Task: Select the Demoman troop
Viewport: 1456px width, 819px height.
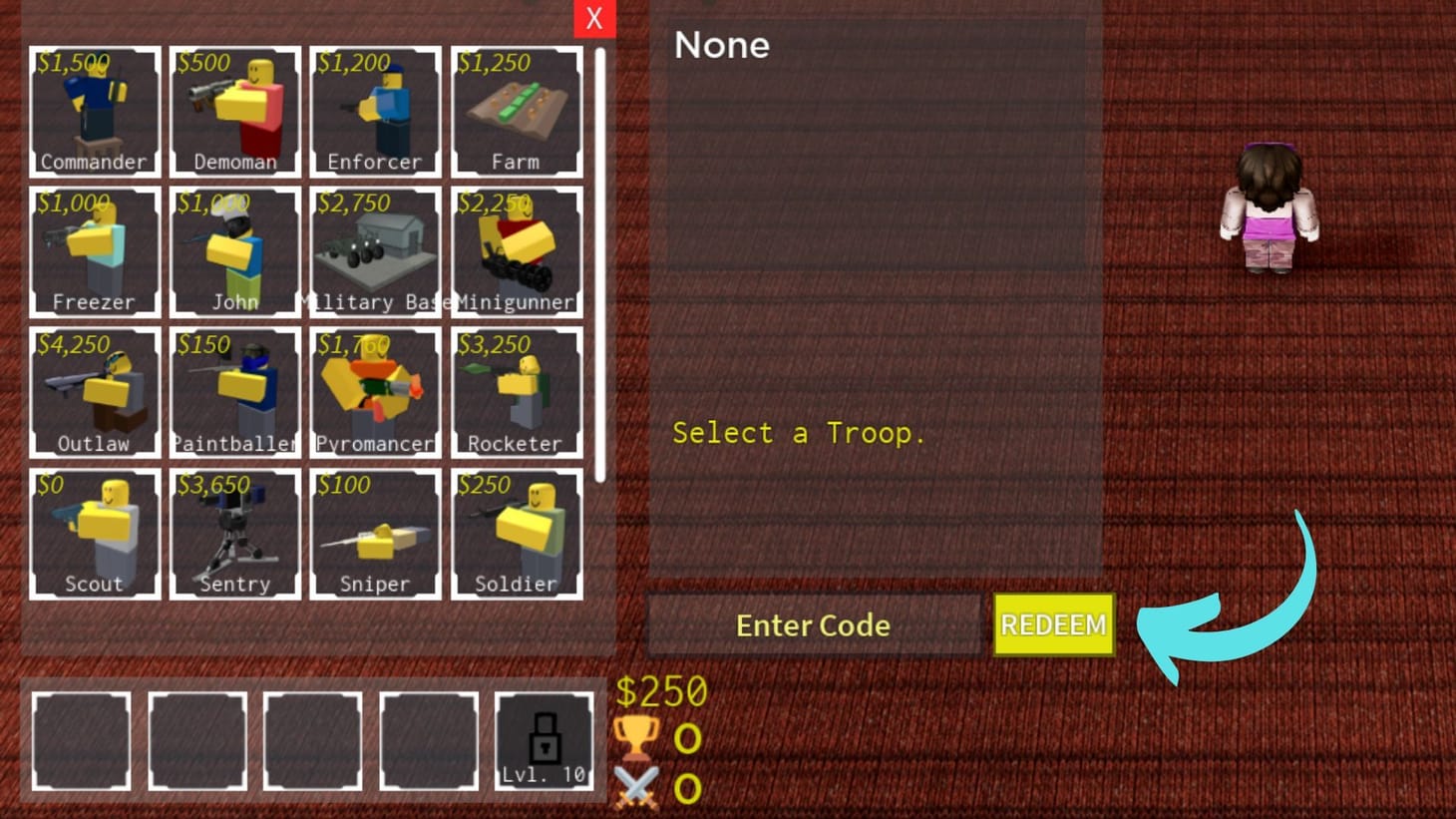Action: [x=235, y=110]
